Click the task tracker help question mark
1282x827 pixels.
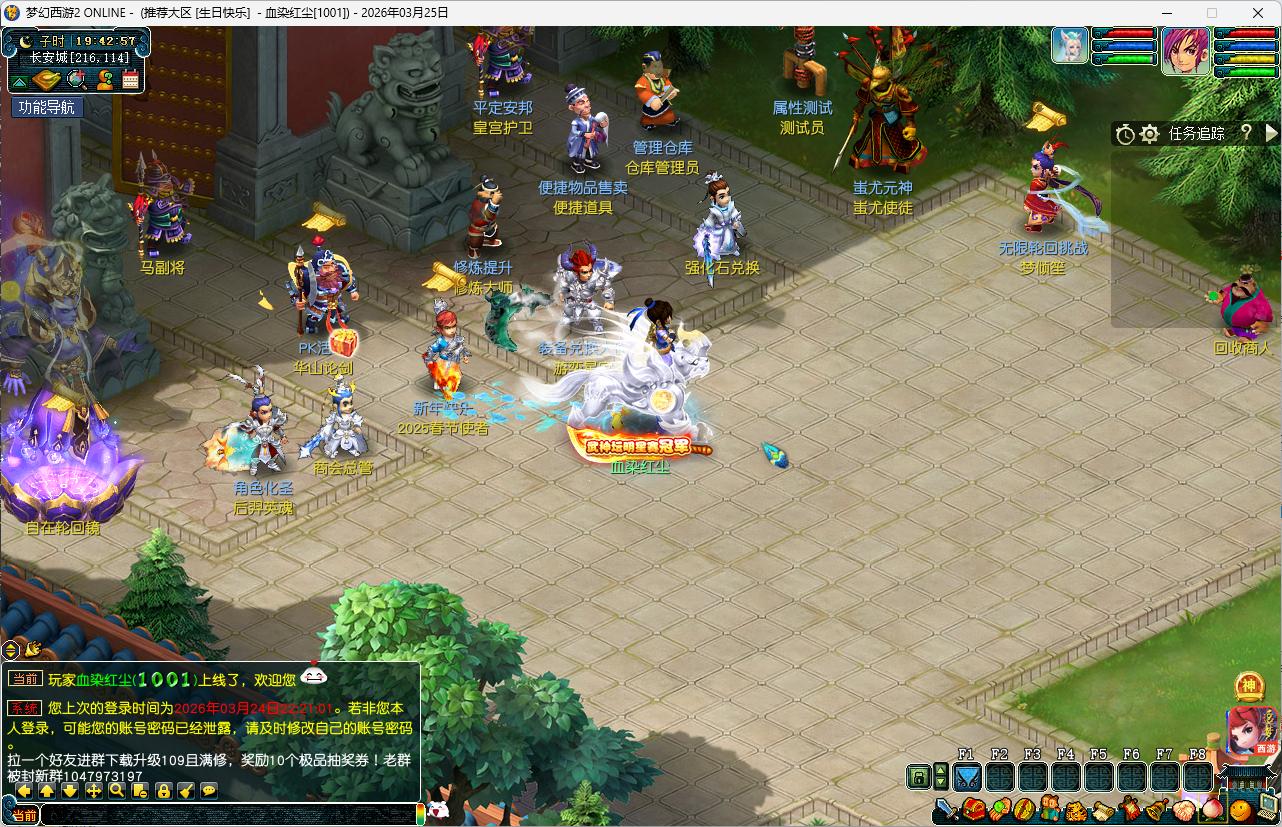(1246, 133)
